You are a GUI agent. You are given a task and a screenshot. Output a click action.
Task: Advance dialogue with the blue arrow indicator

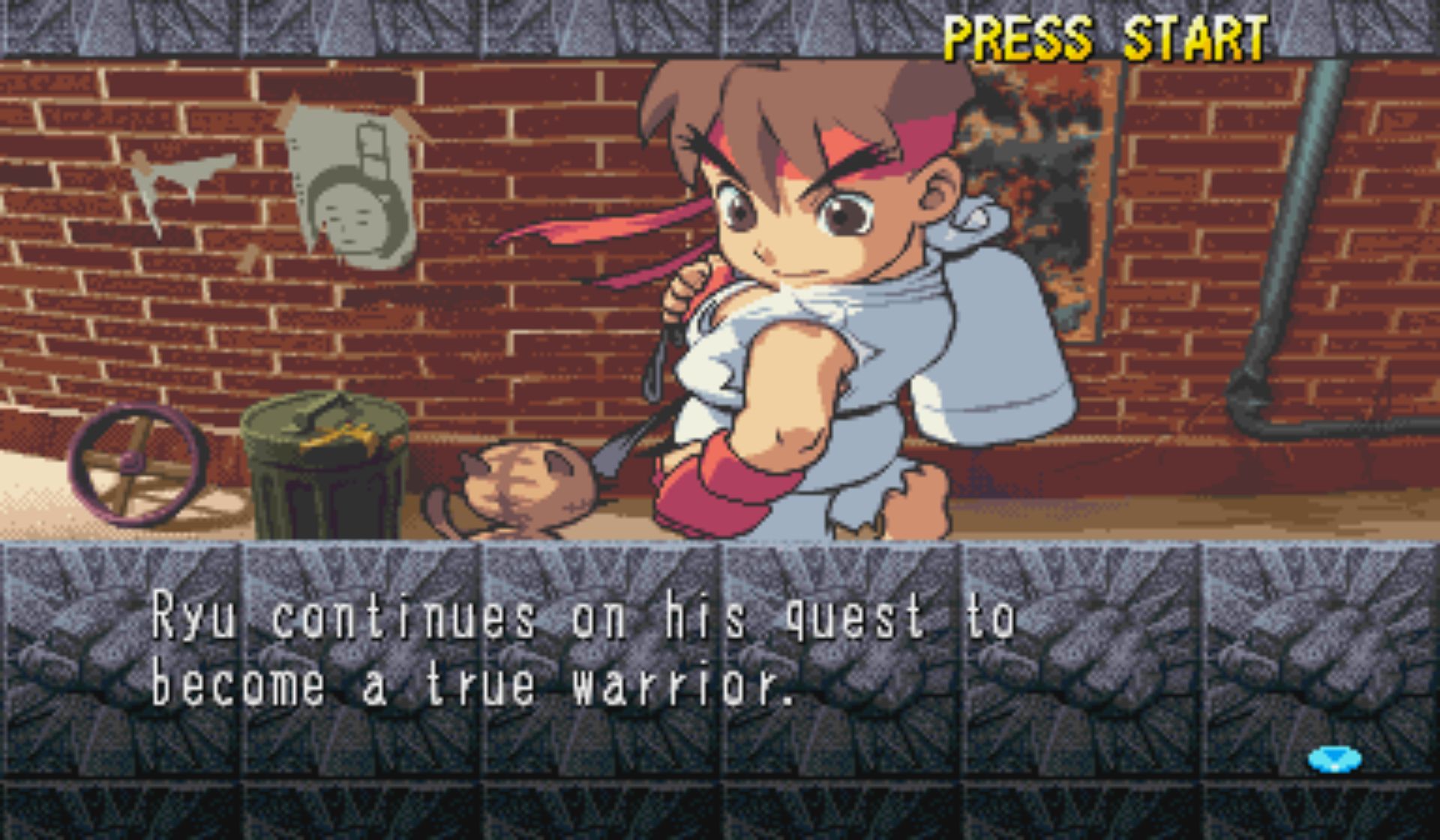pos(1334,759)
